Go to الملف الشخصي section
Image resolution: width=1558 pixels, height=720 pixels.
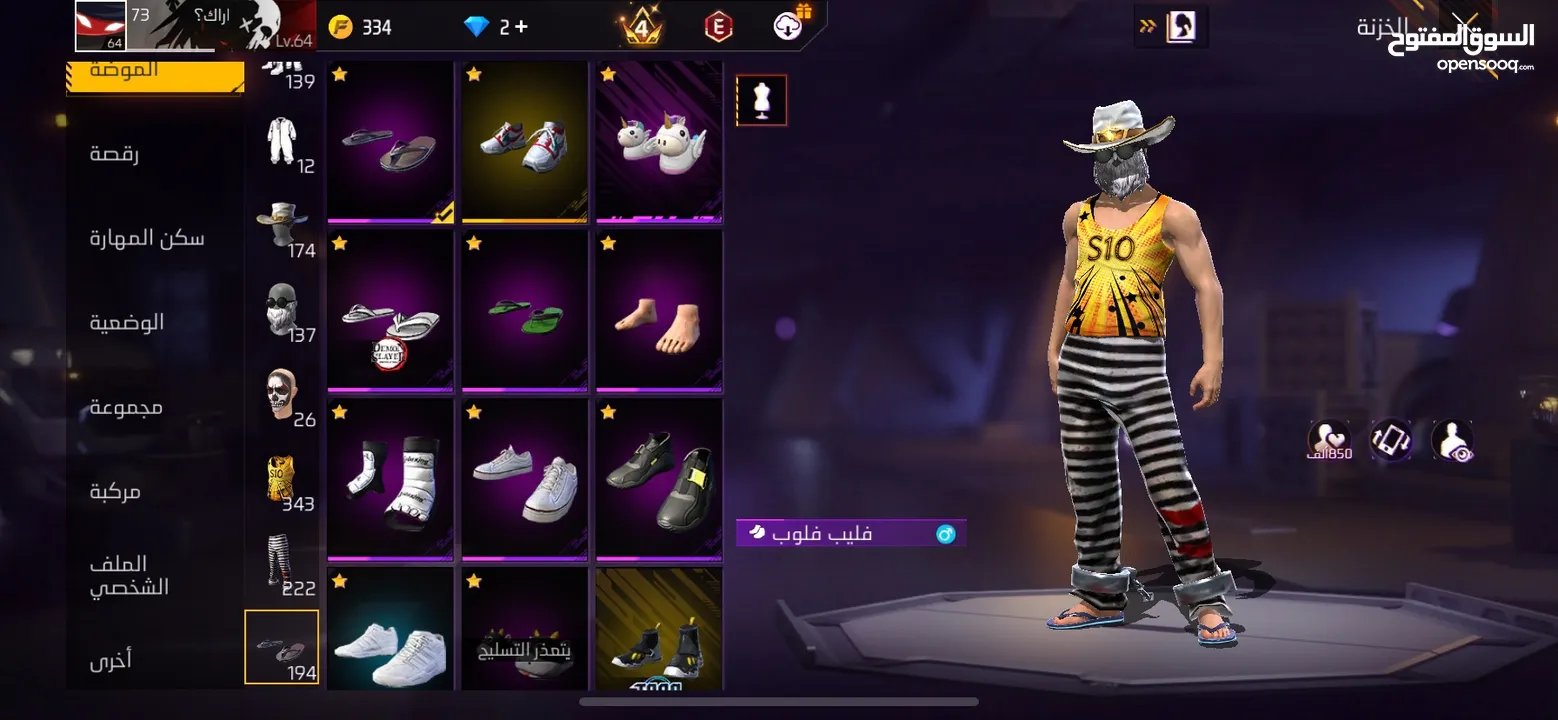pos(129,576)
